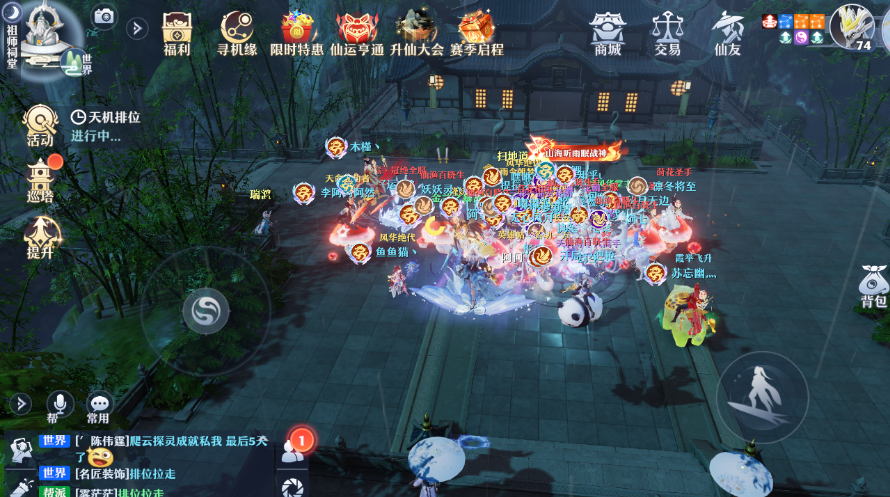The width and height of the screenshot is (890, 497).
Task: Open the 仙友 friends menu
Action: pyautogui.click(x=727, y=32)
